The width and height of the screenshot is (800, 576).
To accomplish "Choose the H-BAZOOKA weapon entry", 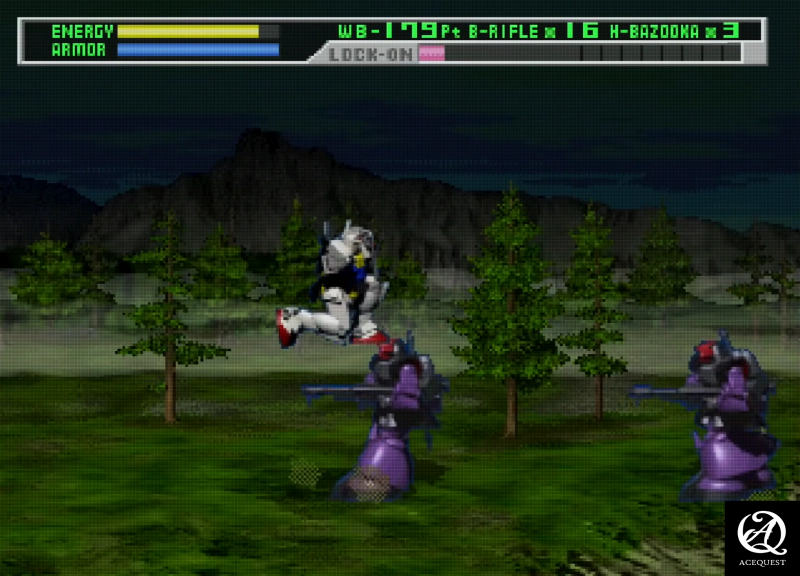I will pos(654,31).
